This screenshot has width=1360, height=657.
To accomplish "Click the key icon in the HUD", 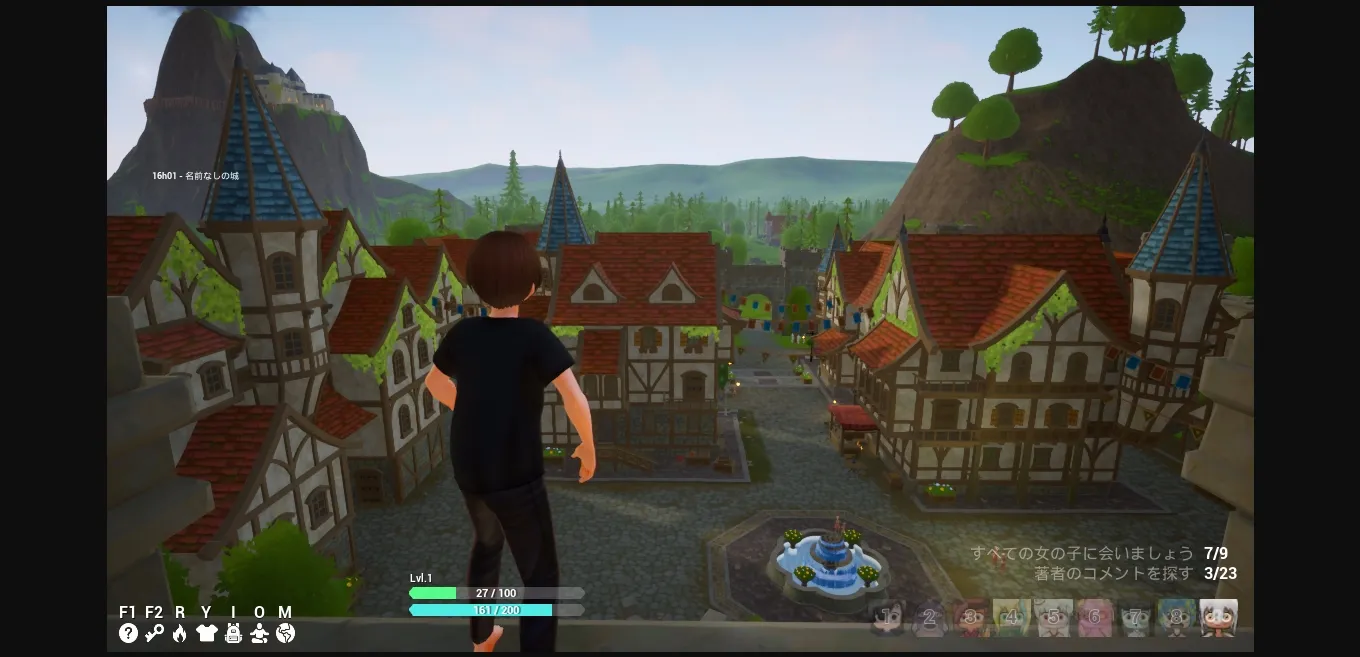I will pyautogui.click(x=154, y=633).
